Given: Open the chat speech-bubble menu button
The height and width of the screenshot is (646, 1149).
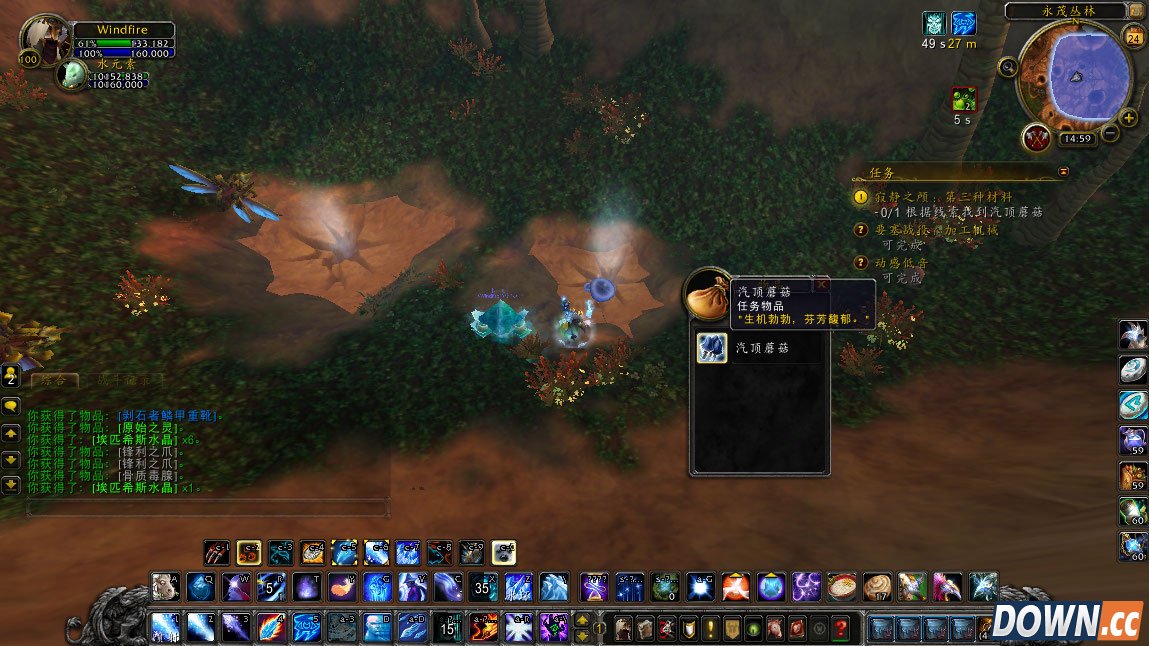Looking at the screenshot, I should (x=11, y=406).
